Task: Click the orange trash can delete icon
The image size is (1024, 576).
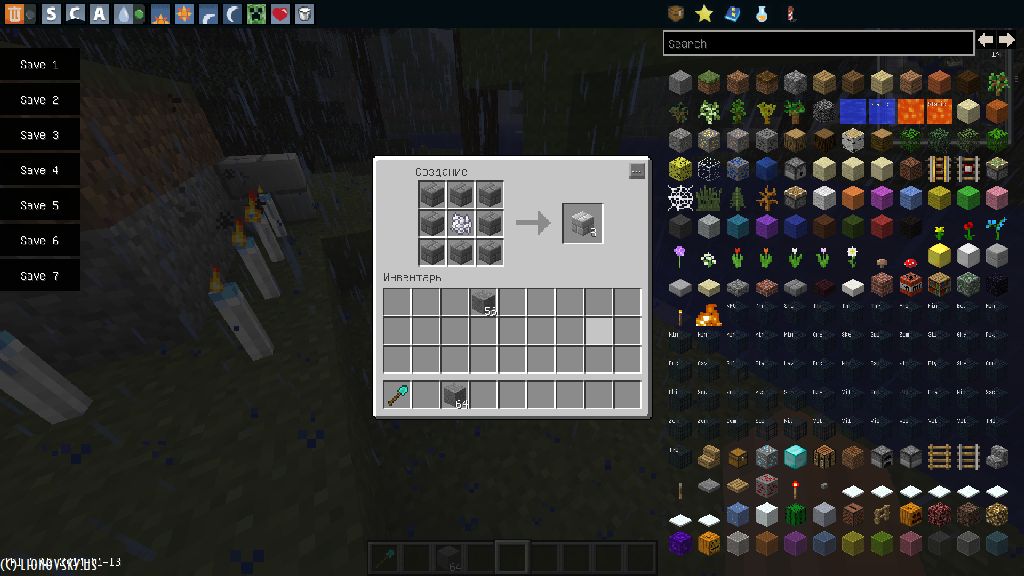Action: [14, 14]
